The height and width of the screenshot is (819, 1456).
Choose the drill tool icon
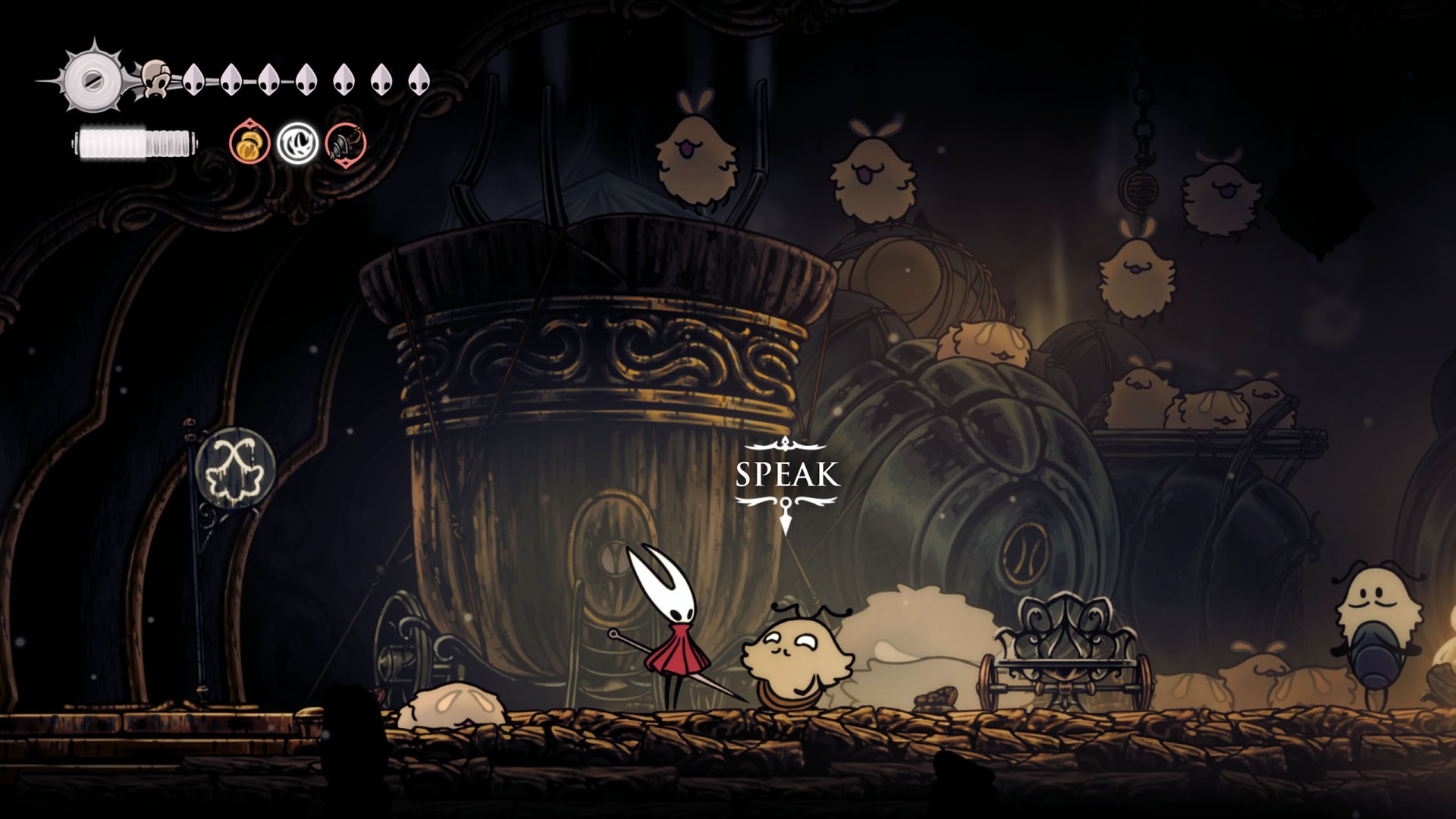point(346,143)
